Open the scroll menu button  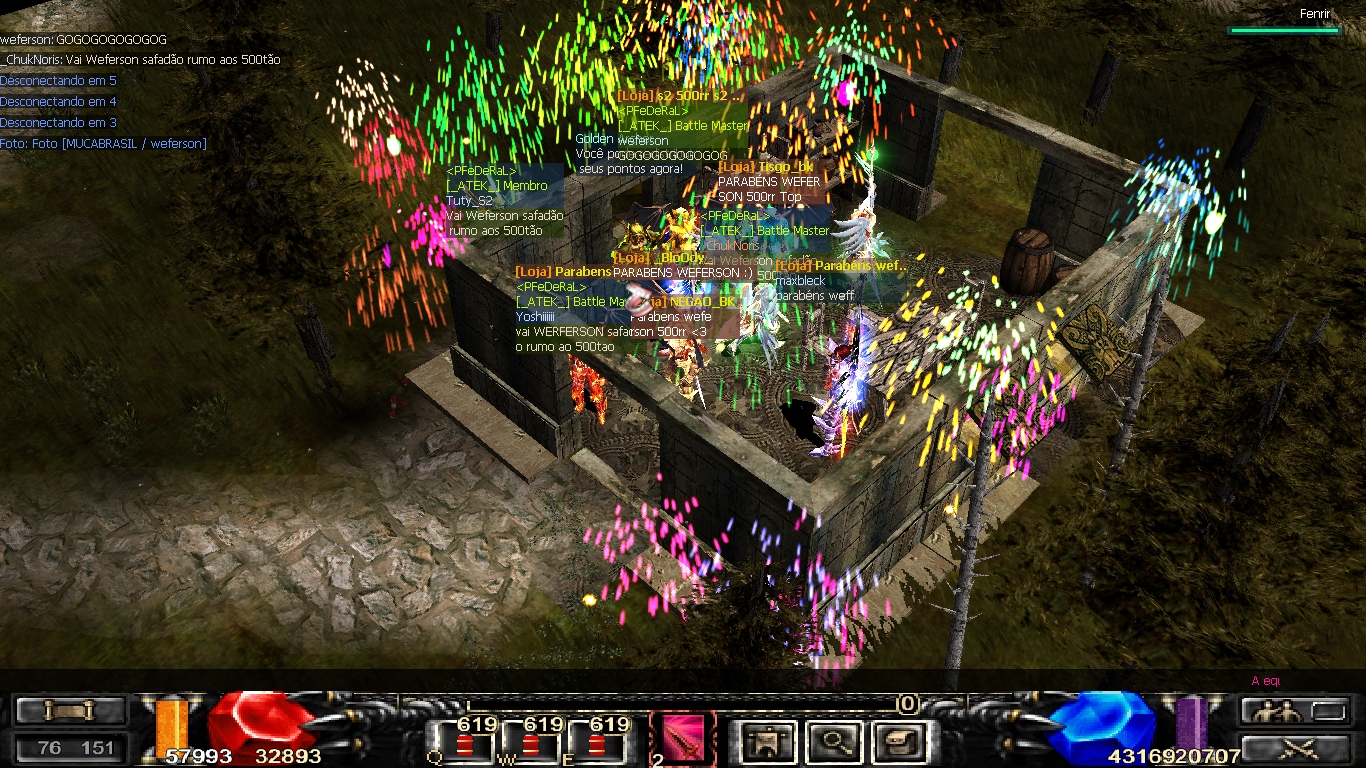[69, 711]
